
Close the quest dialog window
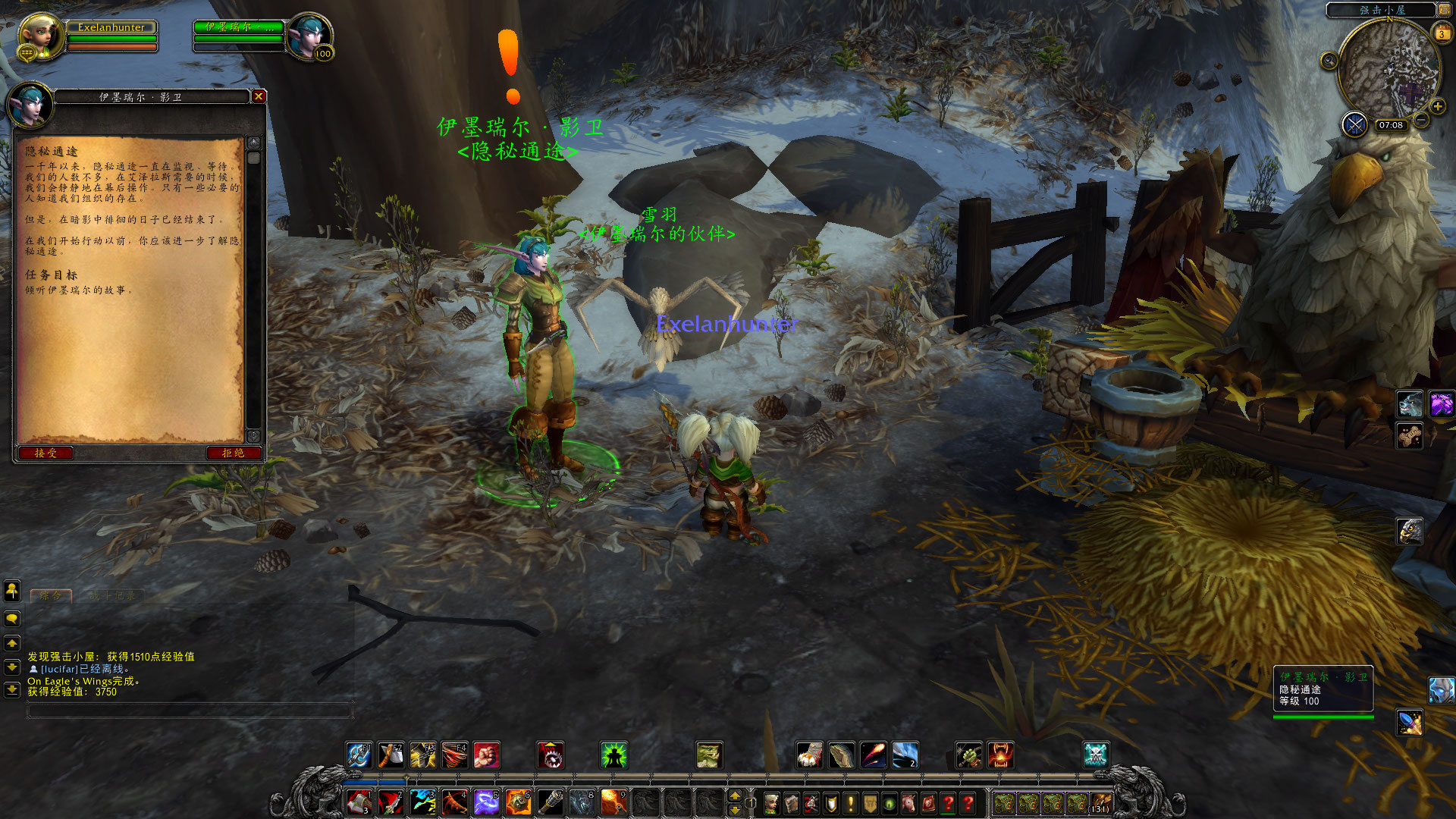(x=259, y=96)
